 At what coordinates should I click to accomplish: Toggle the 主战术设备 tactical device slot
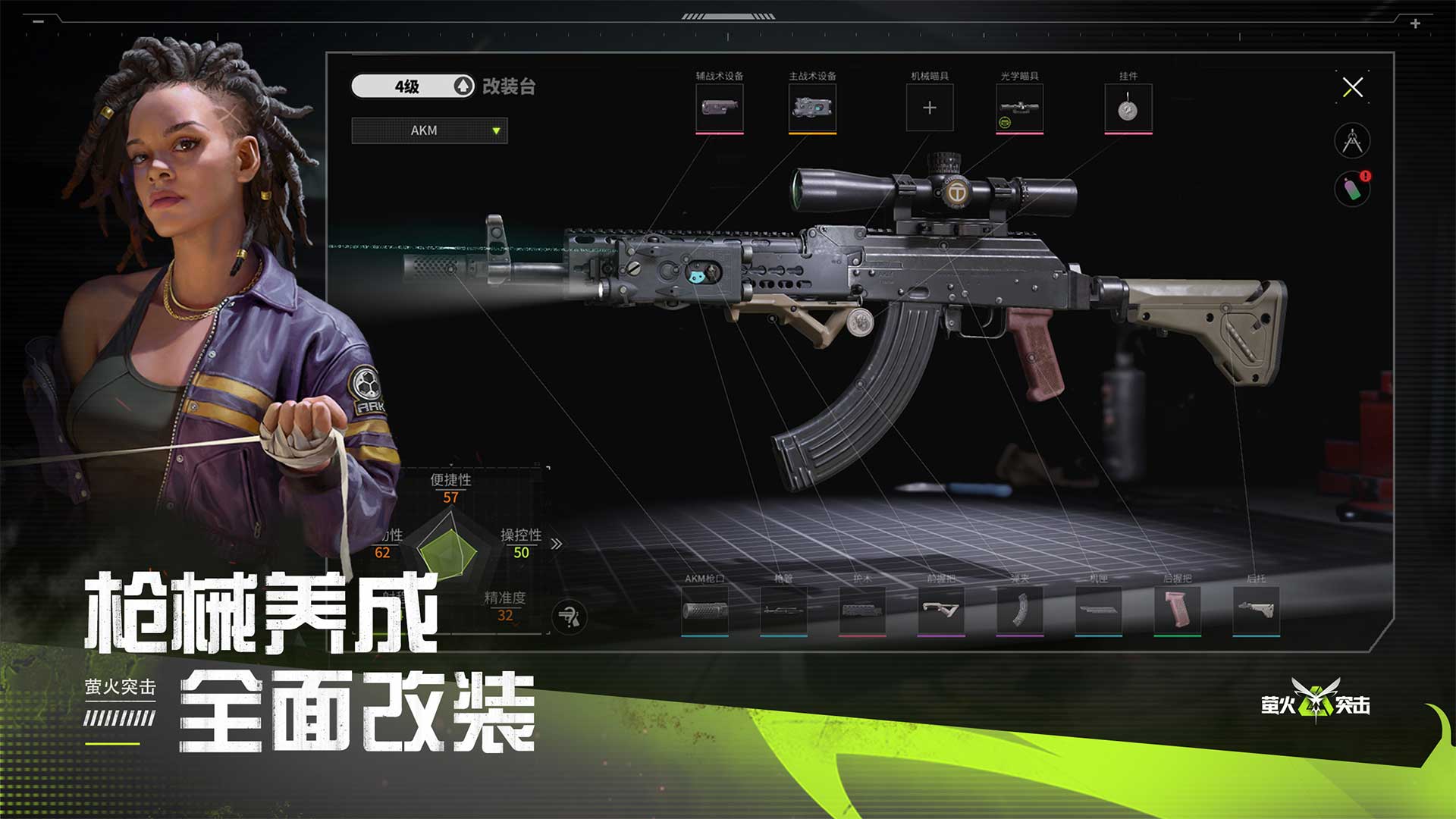812,107
